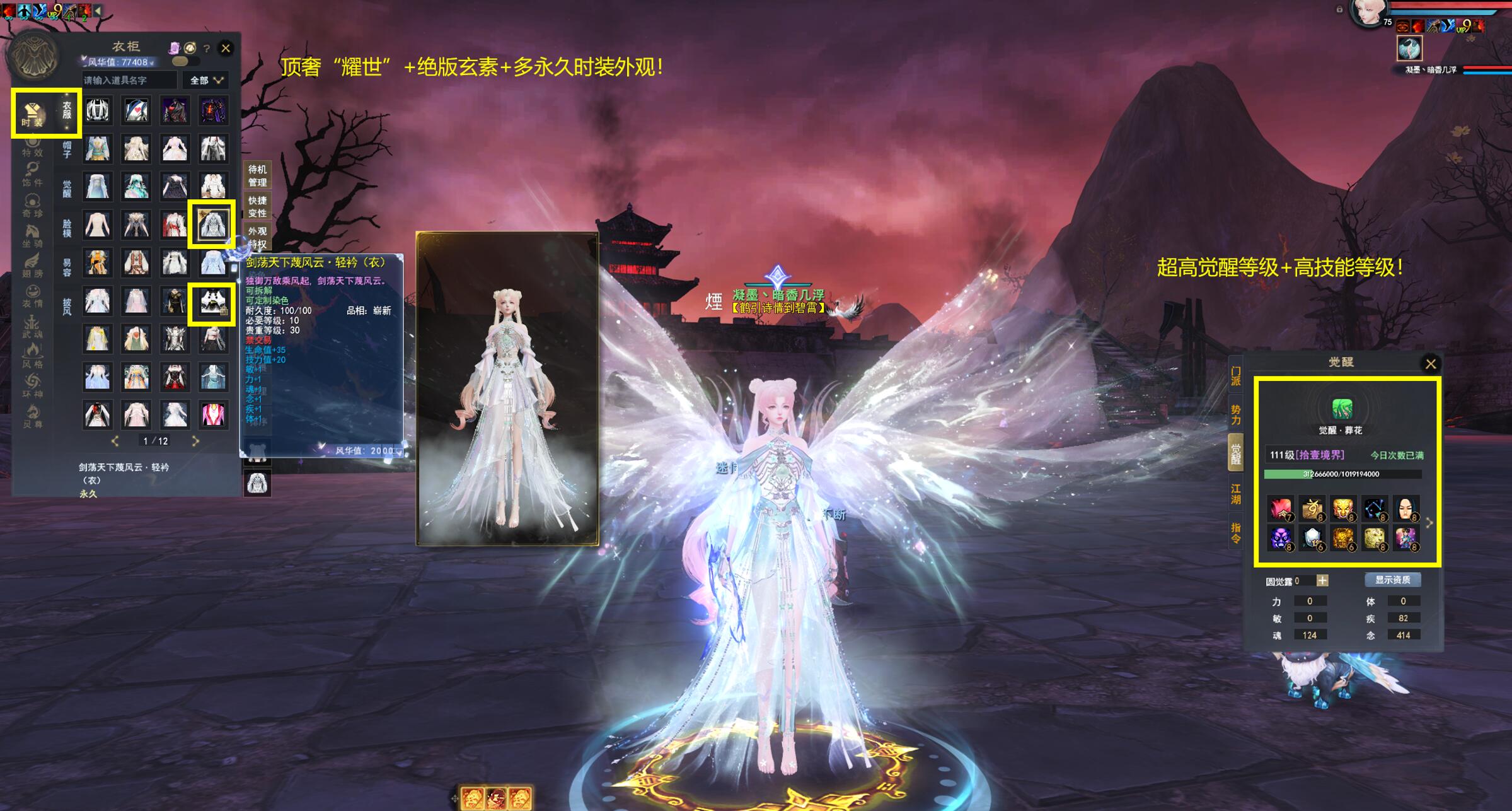Show aptitude with 显示资质 button
This screenshot has width=1512, height=811.
1392,580
